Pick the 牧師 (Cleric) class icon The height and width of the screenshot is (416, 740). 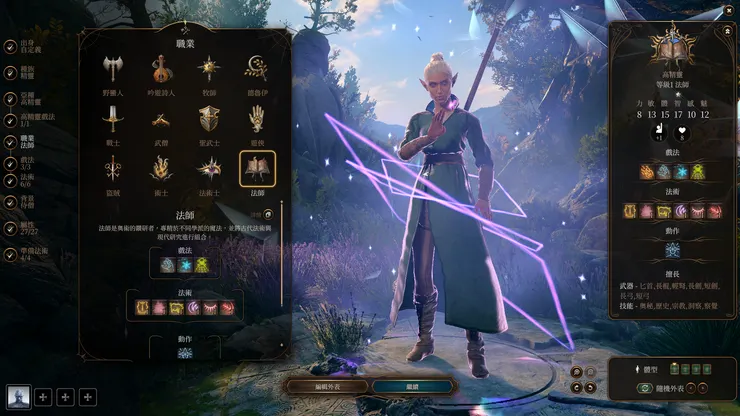208,69
